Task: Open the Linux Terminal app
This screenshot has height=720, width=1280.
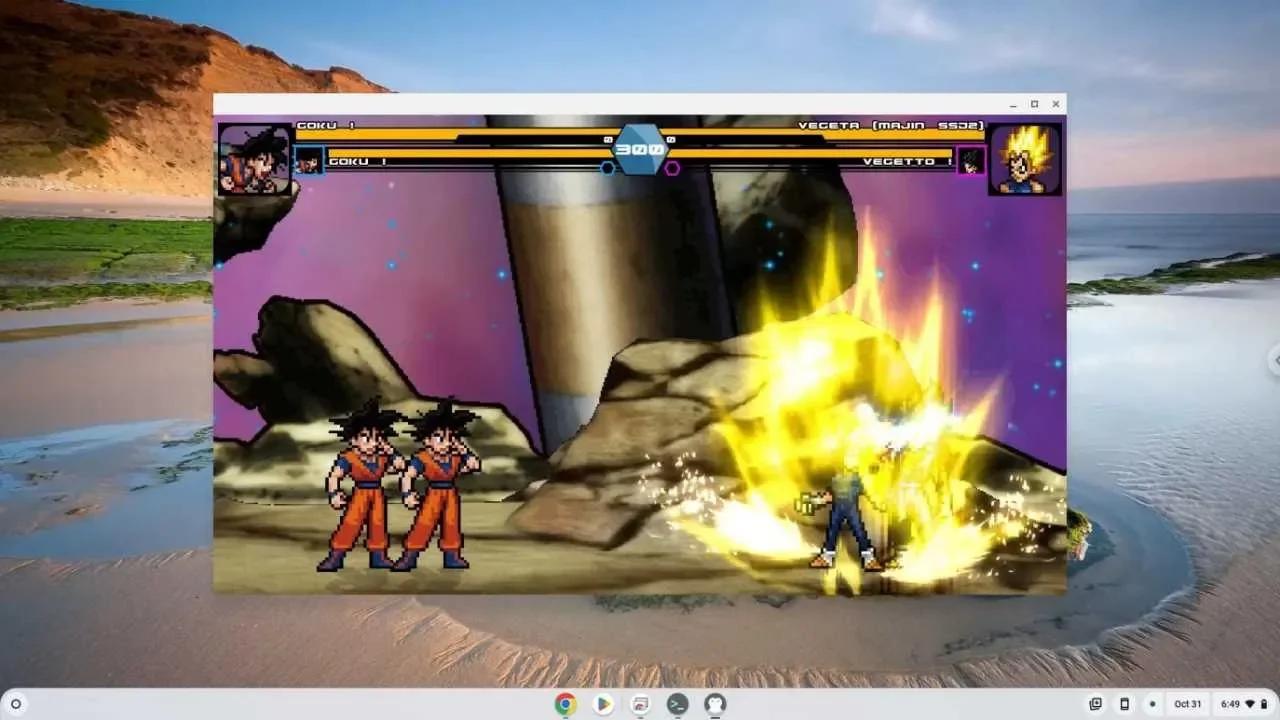Action: [676, 704]
